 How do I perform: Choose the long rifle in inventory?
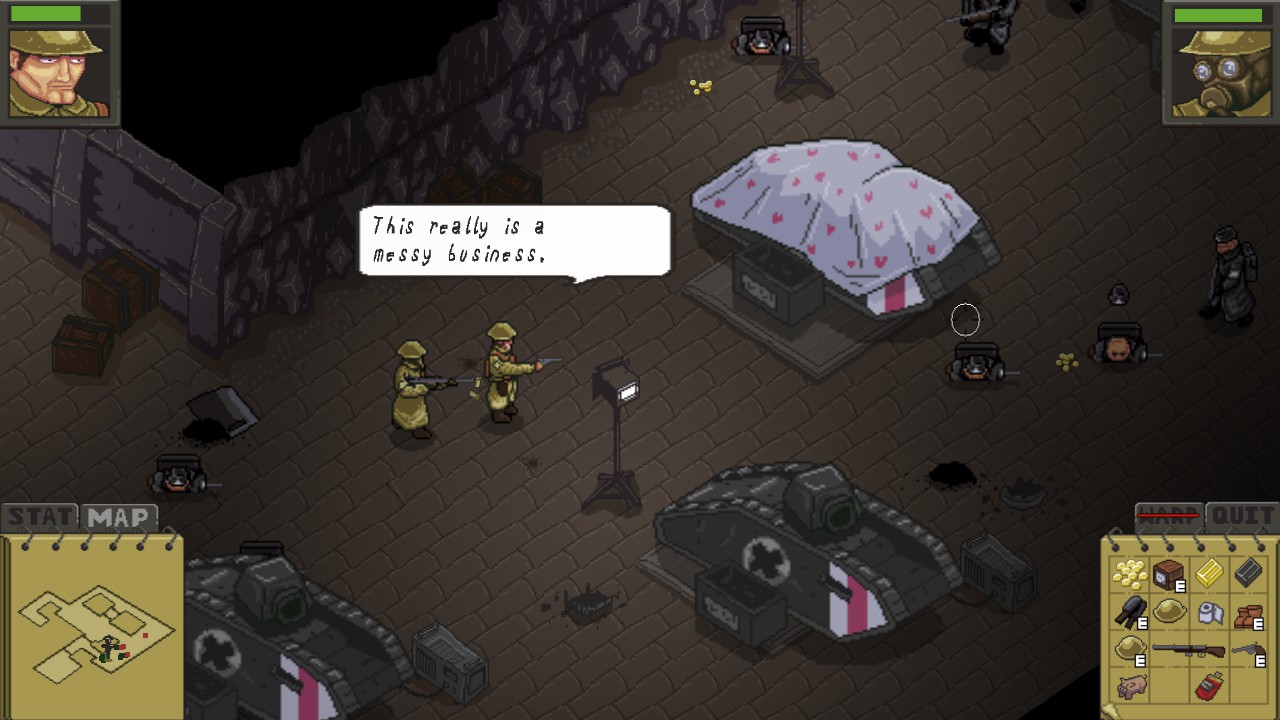coord(1188,650)
